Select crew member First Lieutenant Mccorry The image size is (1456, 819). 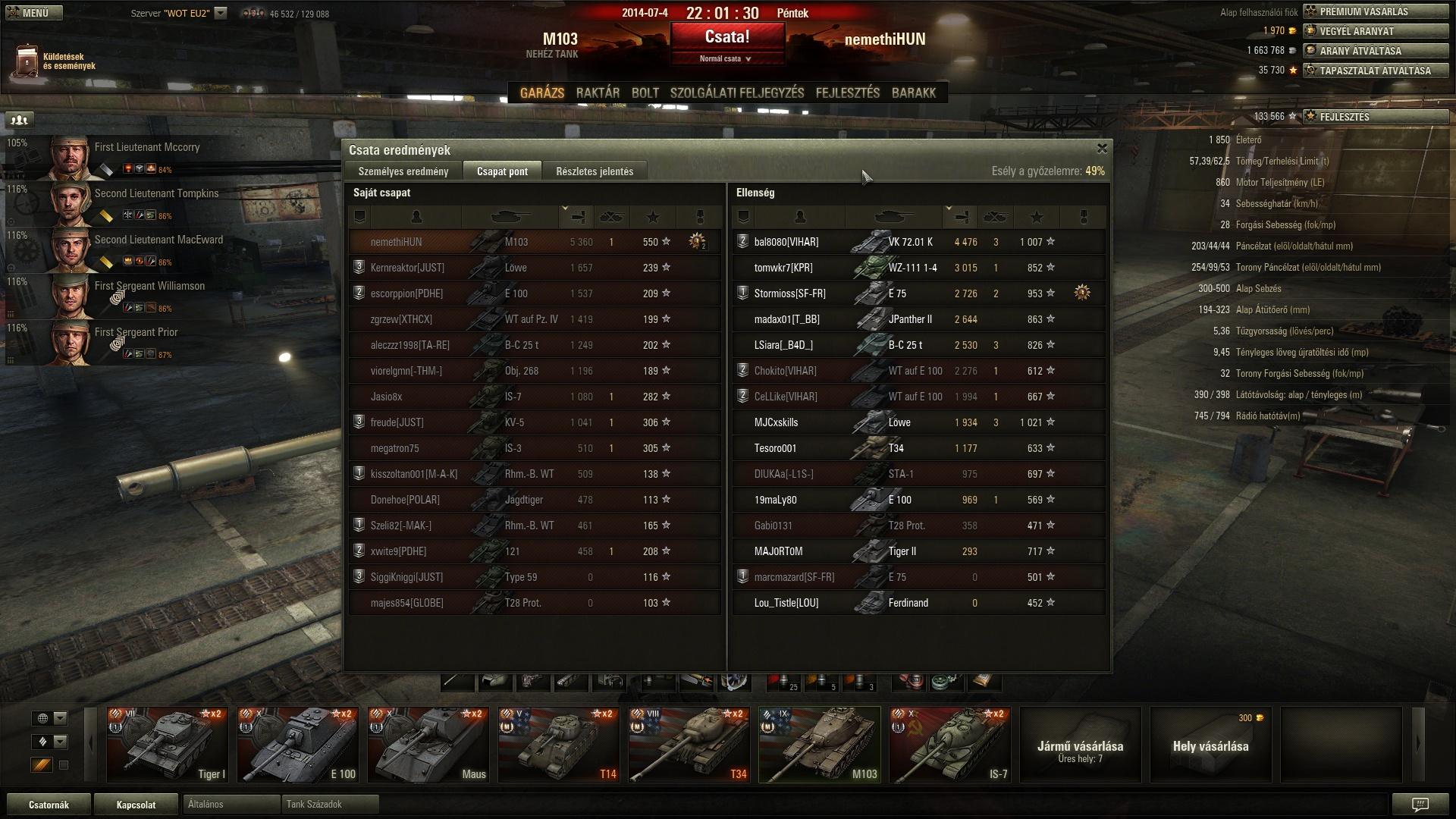point(147,147)
